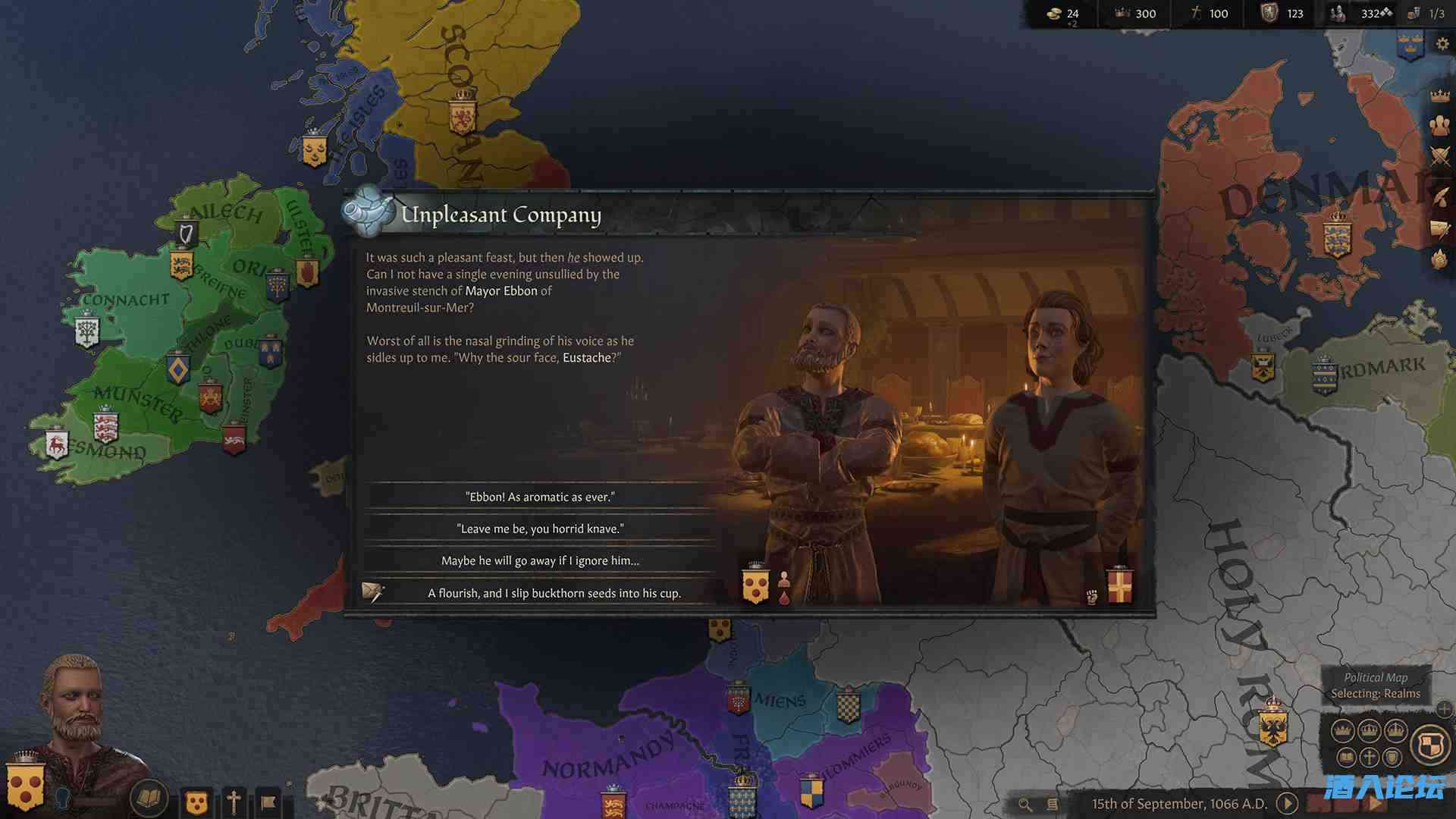Screen dimensions: 1456x819
Task: Switch to the cross faith map mode
Action: pyautogui.click(x=1369, y=757)
